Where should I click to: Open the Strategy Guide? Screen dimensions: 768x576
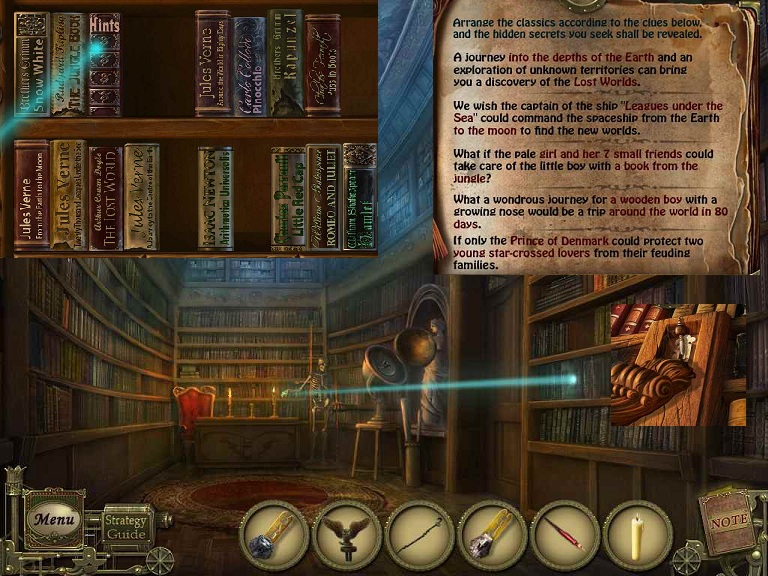pyautogui.click(x=126, y=526)
